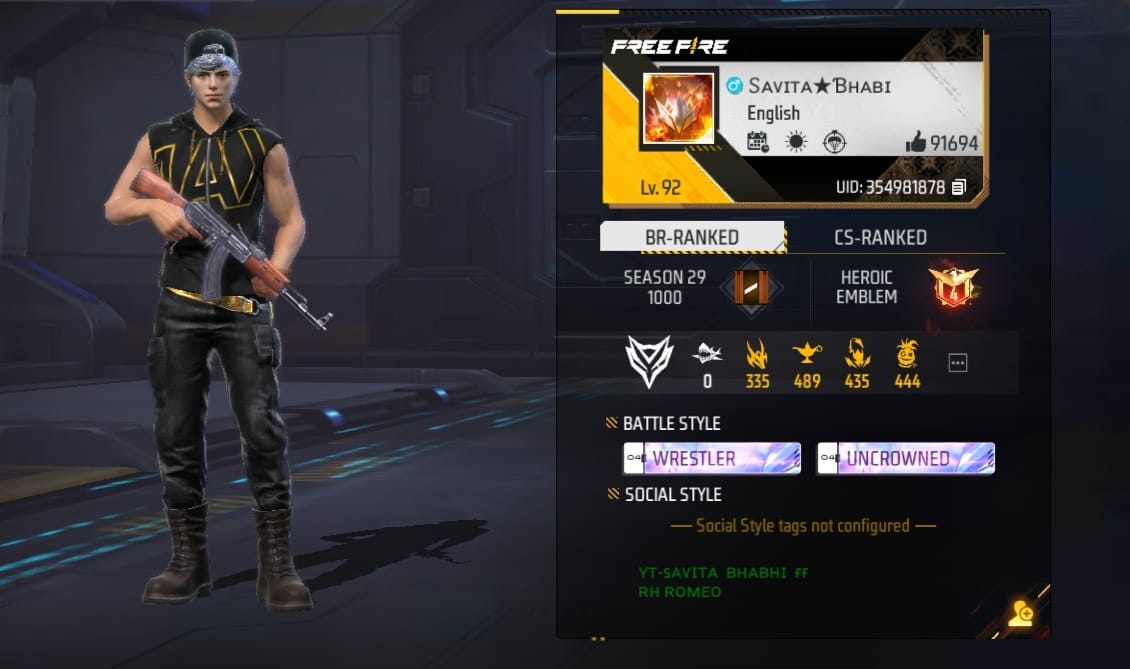
Task: Tap the thumbs-up likes icon
Action: pyautogui.click(x=915, y=143)
